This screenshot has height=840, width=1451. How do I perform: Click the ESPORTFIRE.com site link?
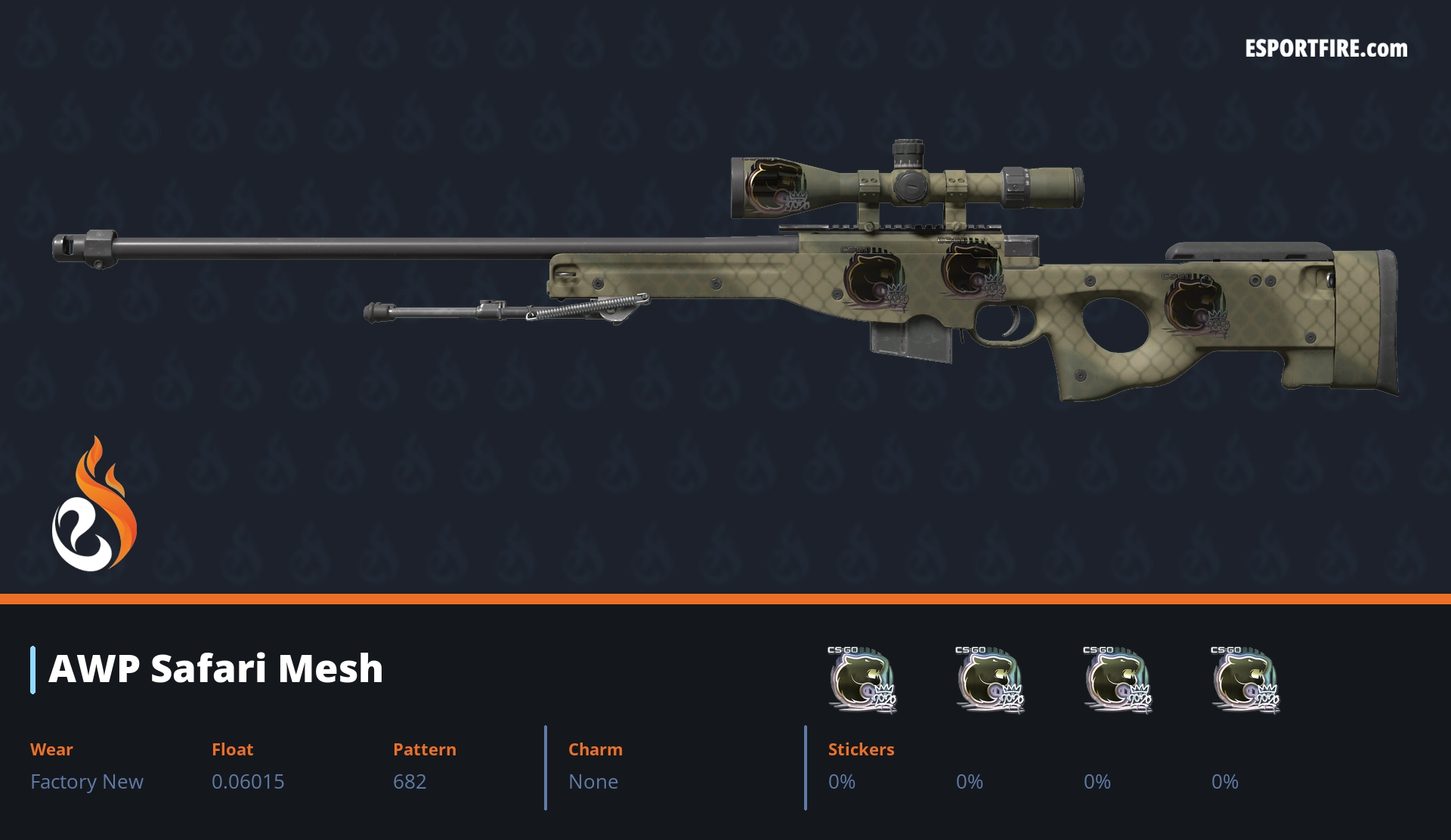point(1326,49)
